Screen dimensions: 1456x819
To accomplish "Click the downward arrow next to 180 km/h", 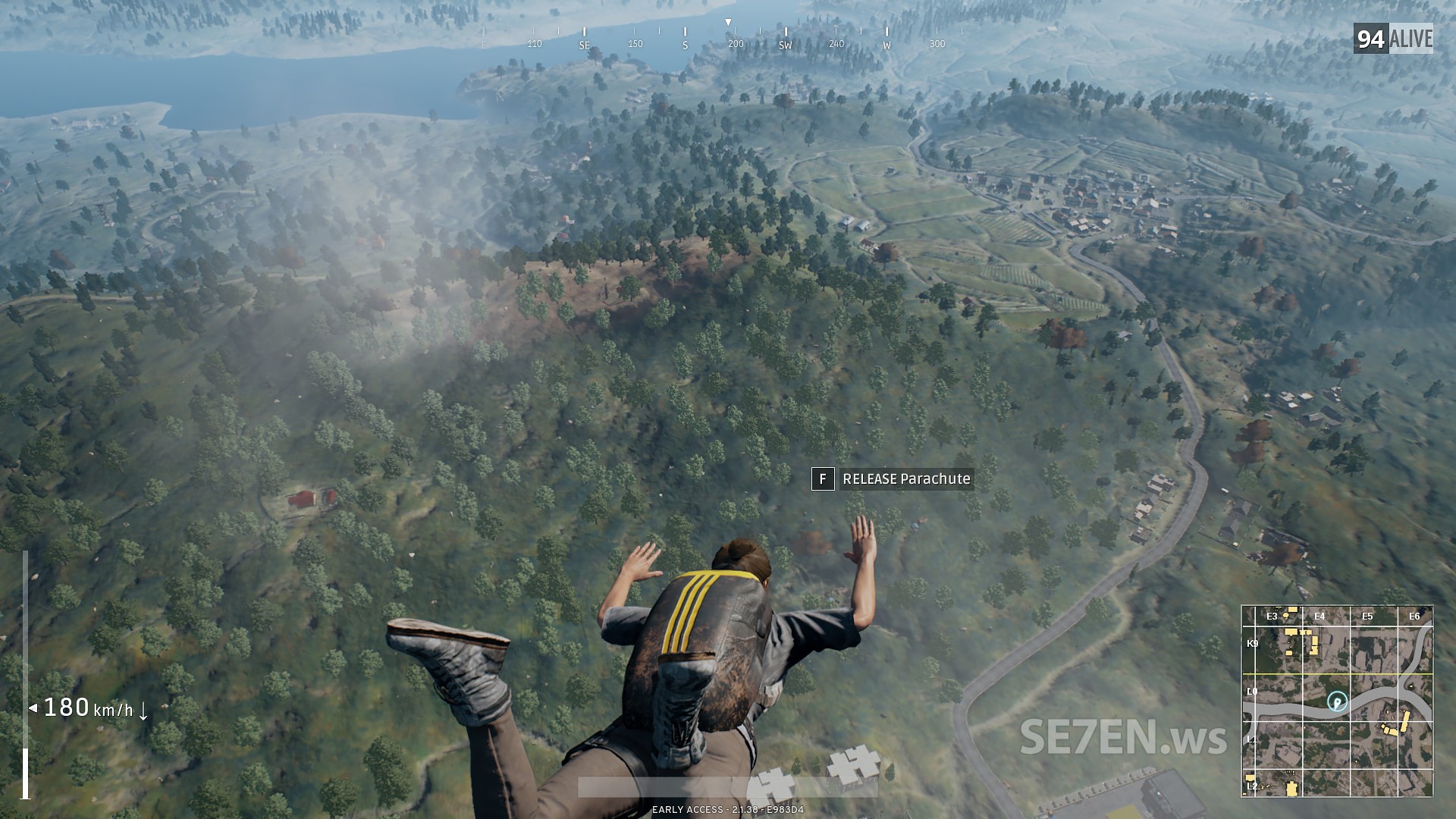I will click(146, 714).
